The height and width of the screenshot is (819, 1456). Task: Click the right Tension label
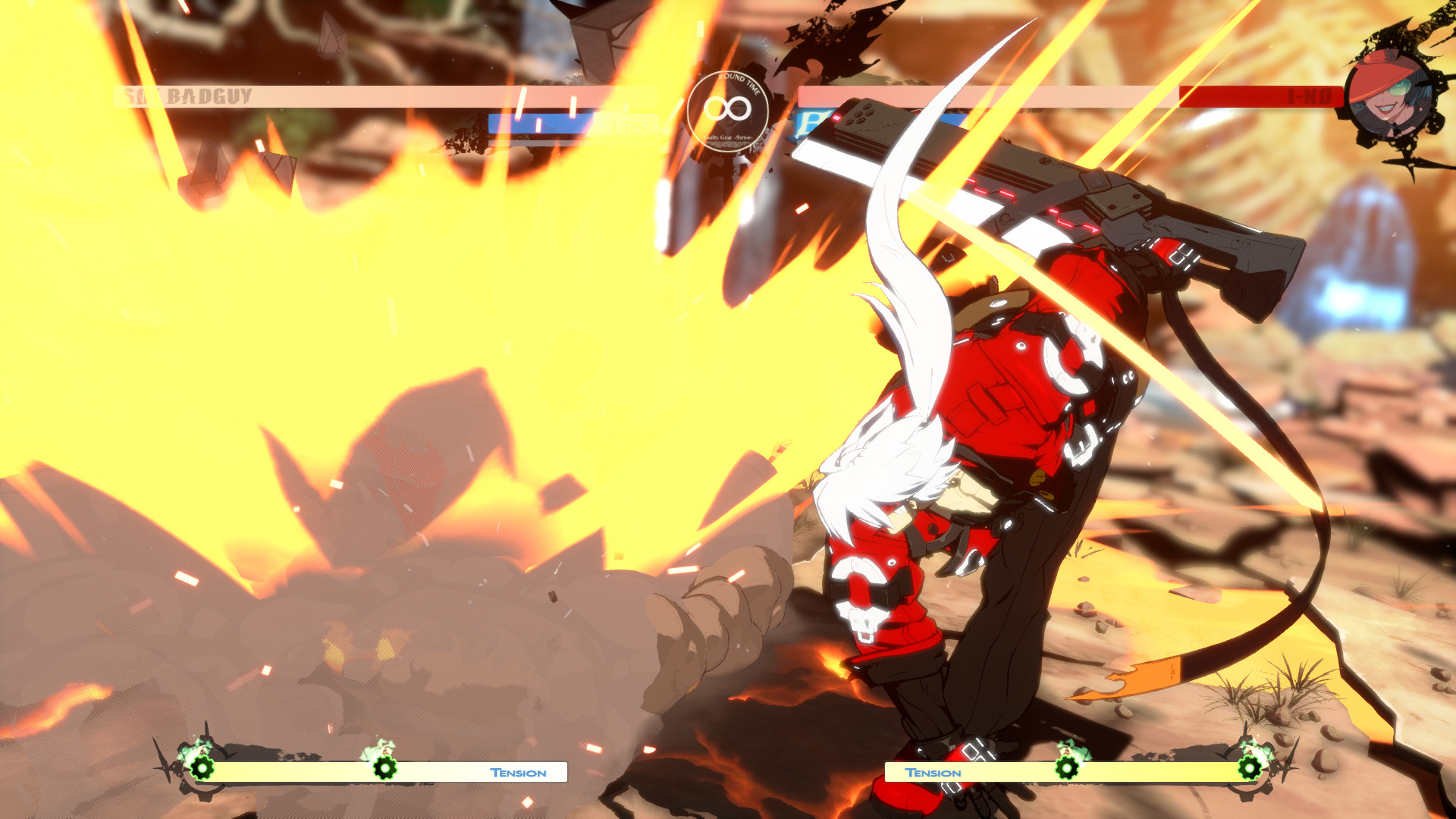(x=933, y=771)
